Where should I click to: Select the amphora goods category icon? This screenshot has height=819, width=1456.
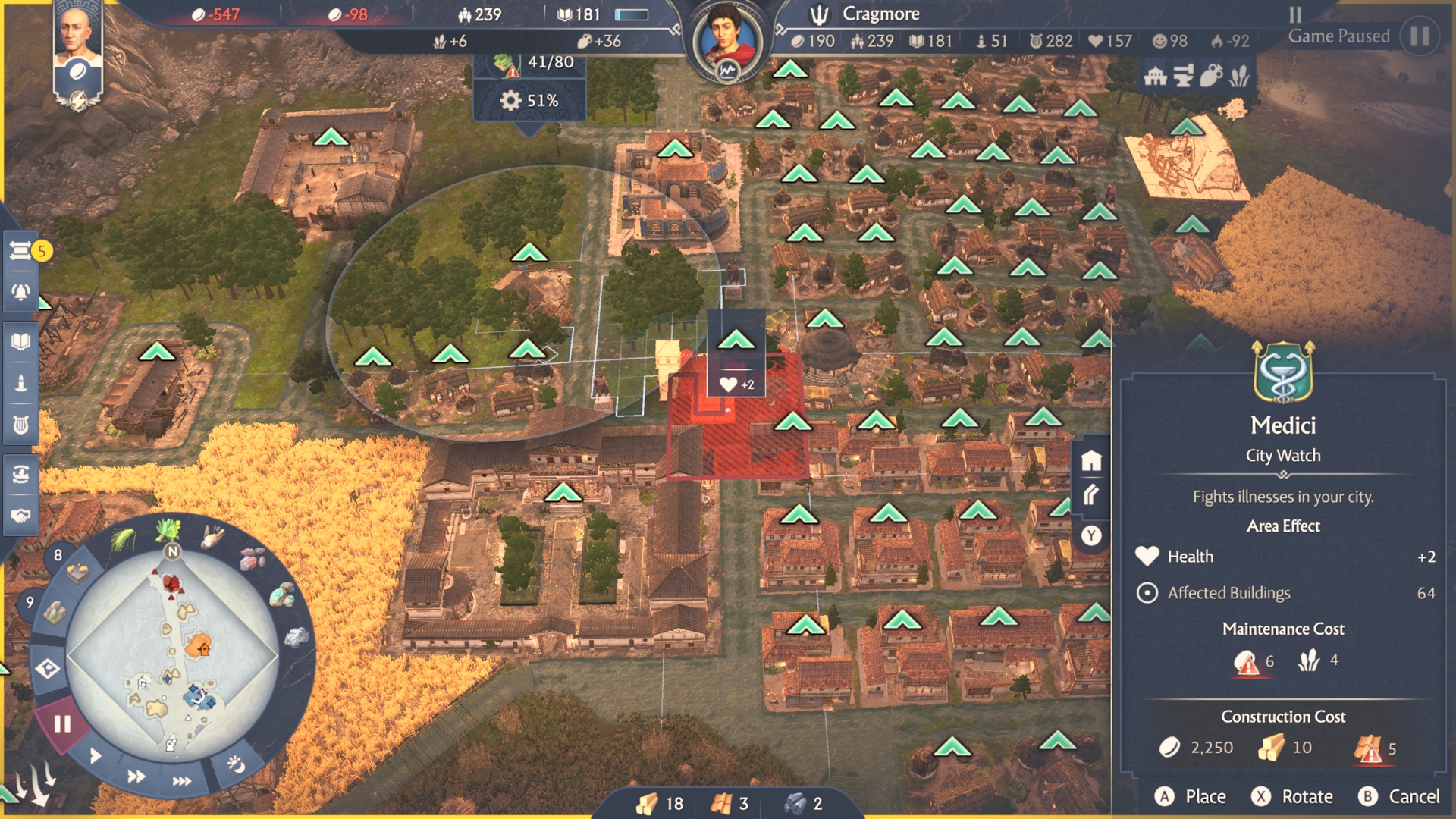coord(1210,76)
